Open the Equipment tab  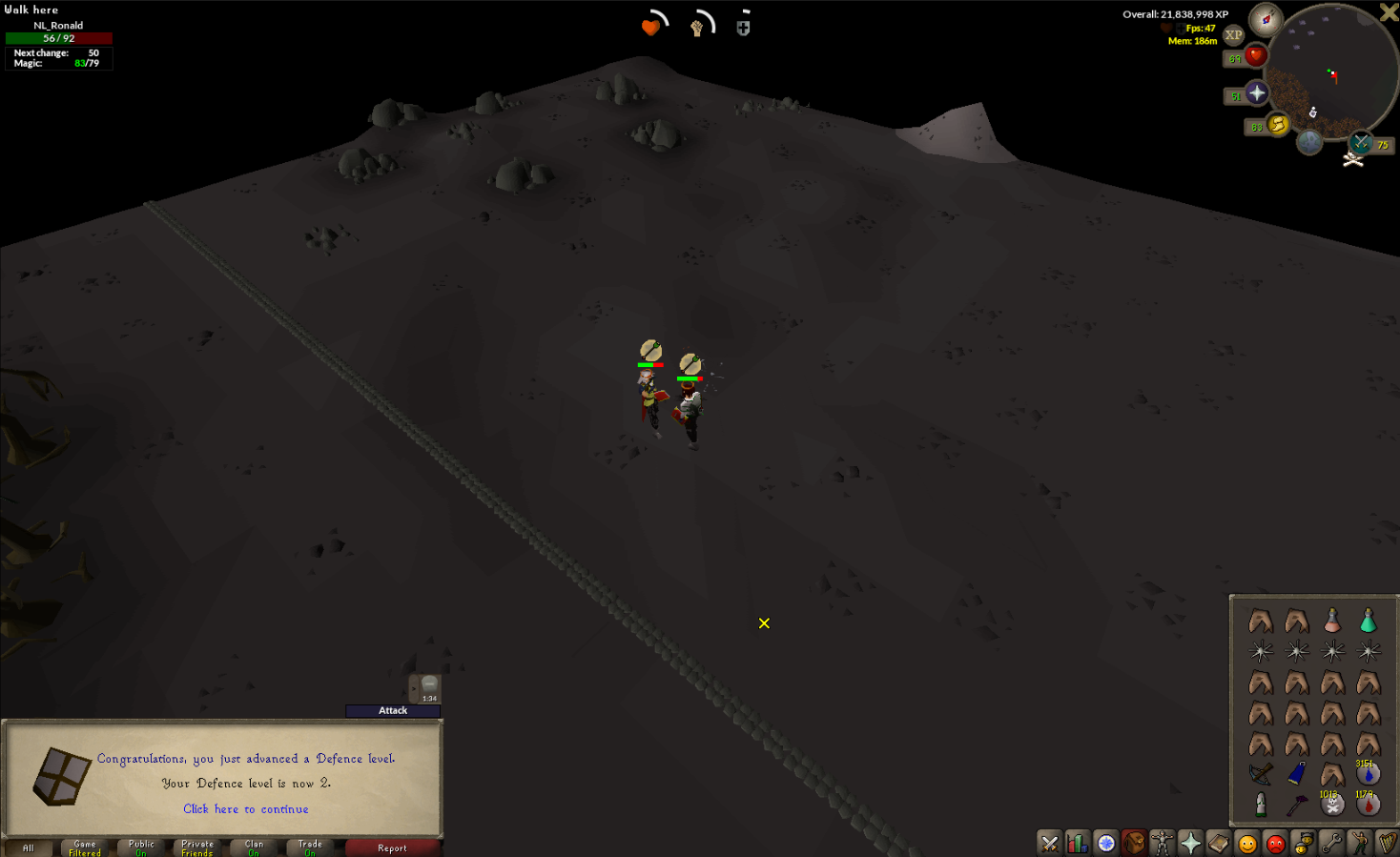1162,843
